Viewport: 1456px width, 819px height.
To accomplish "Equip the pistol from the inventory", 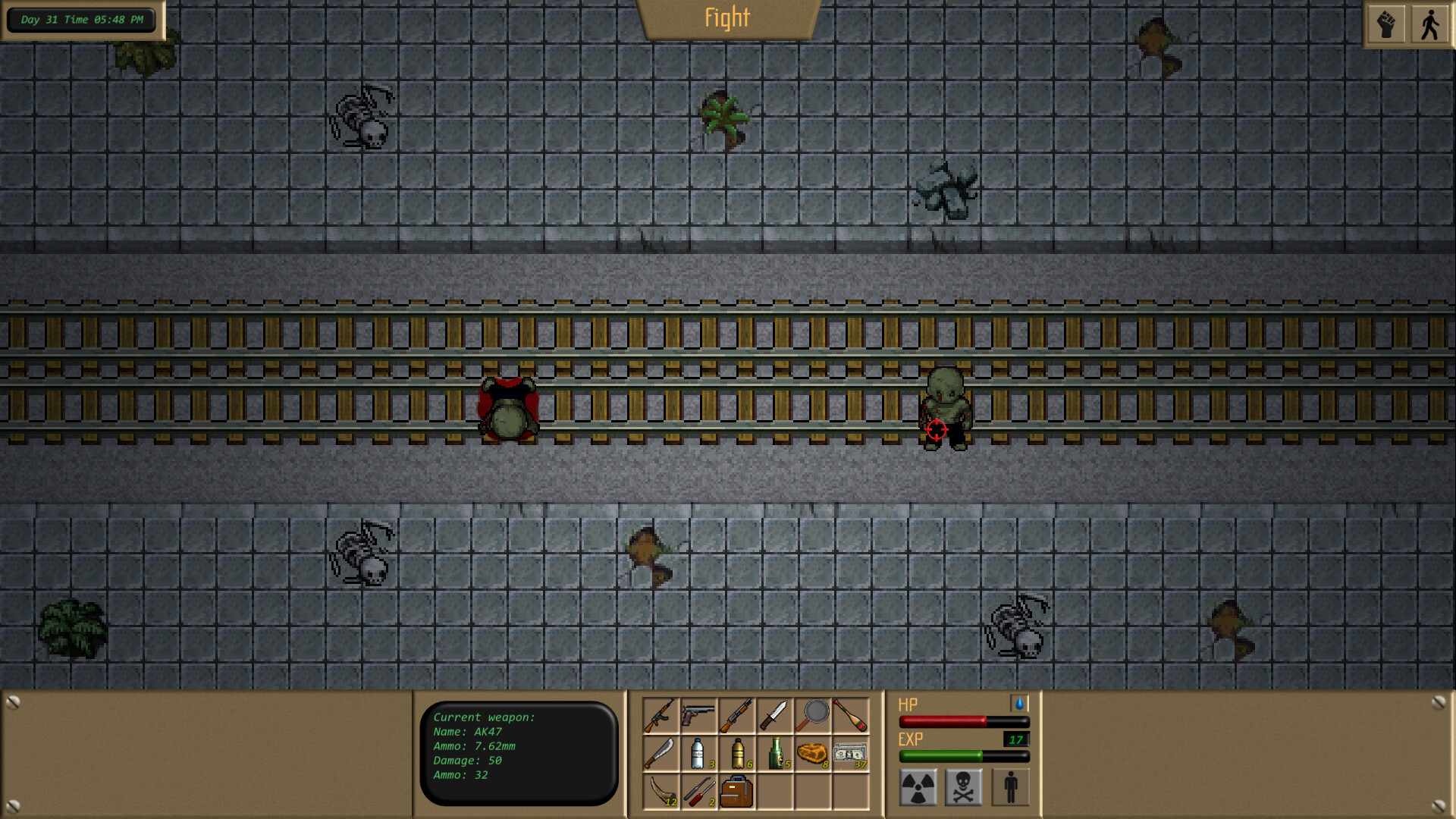I will point(698,715).
